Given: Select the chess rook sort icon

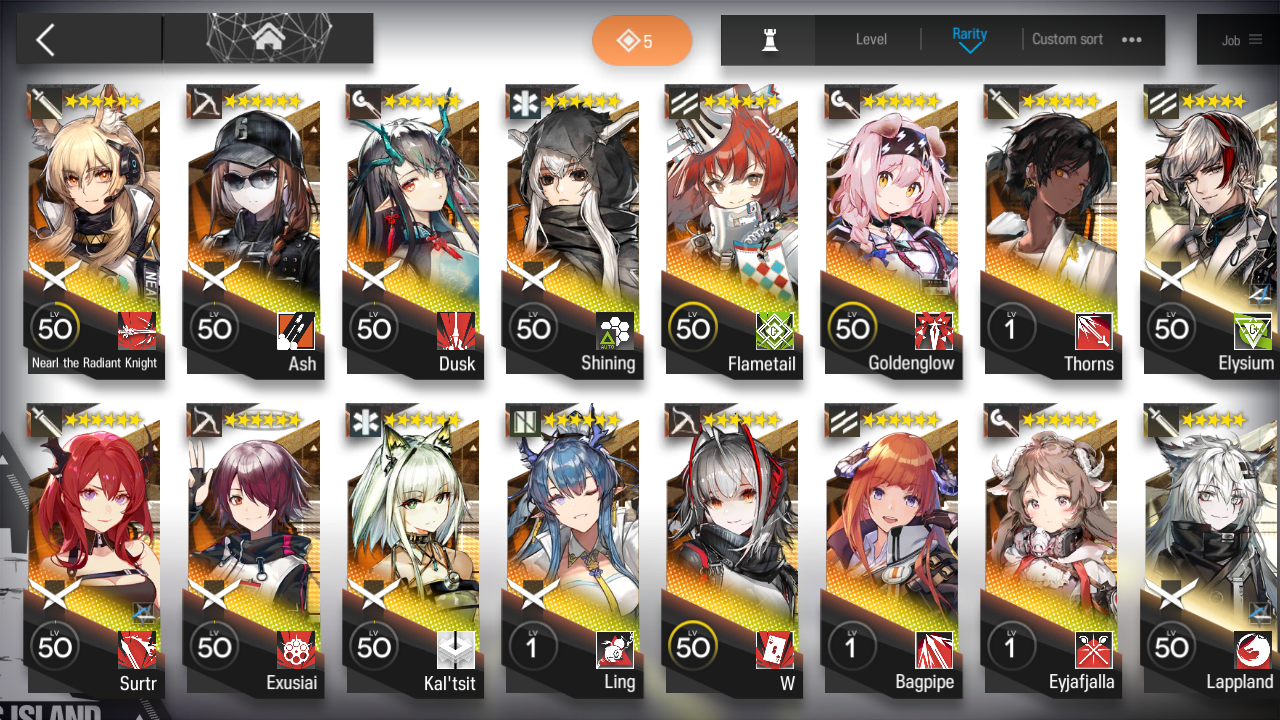Looking at the screenshot, I should (x=769, y=40).
